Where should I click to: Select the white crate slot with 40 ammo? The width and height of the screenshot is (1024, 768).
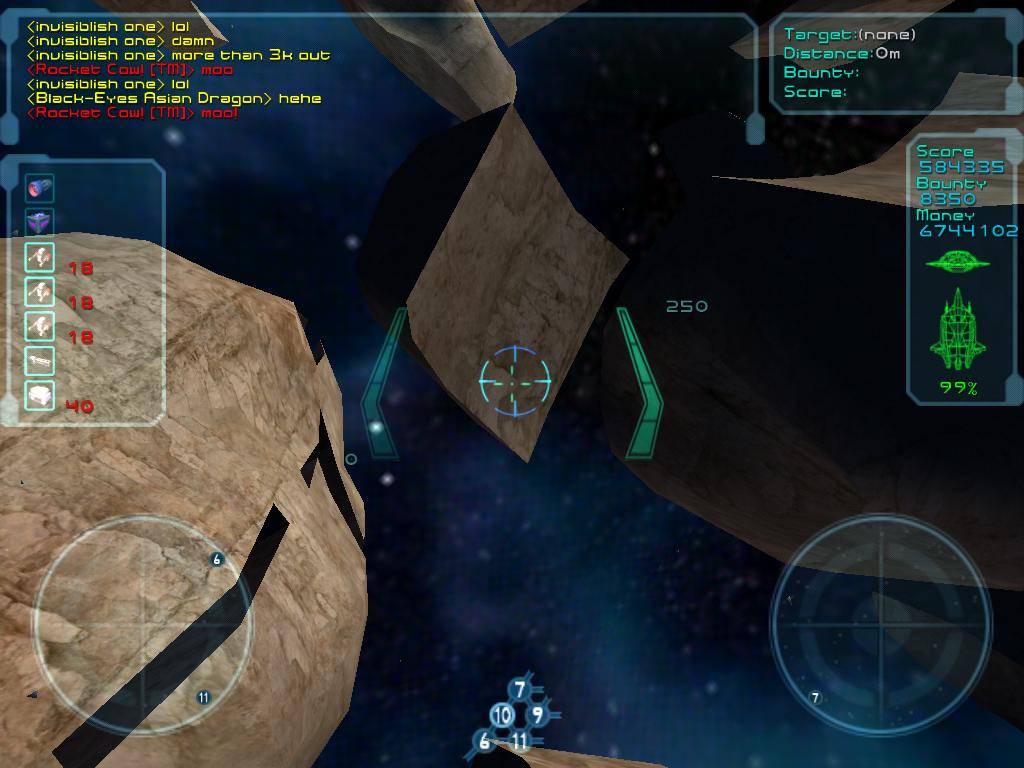click(40, 396)
